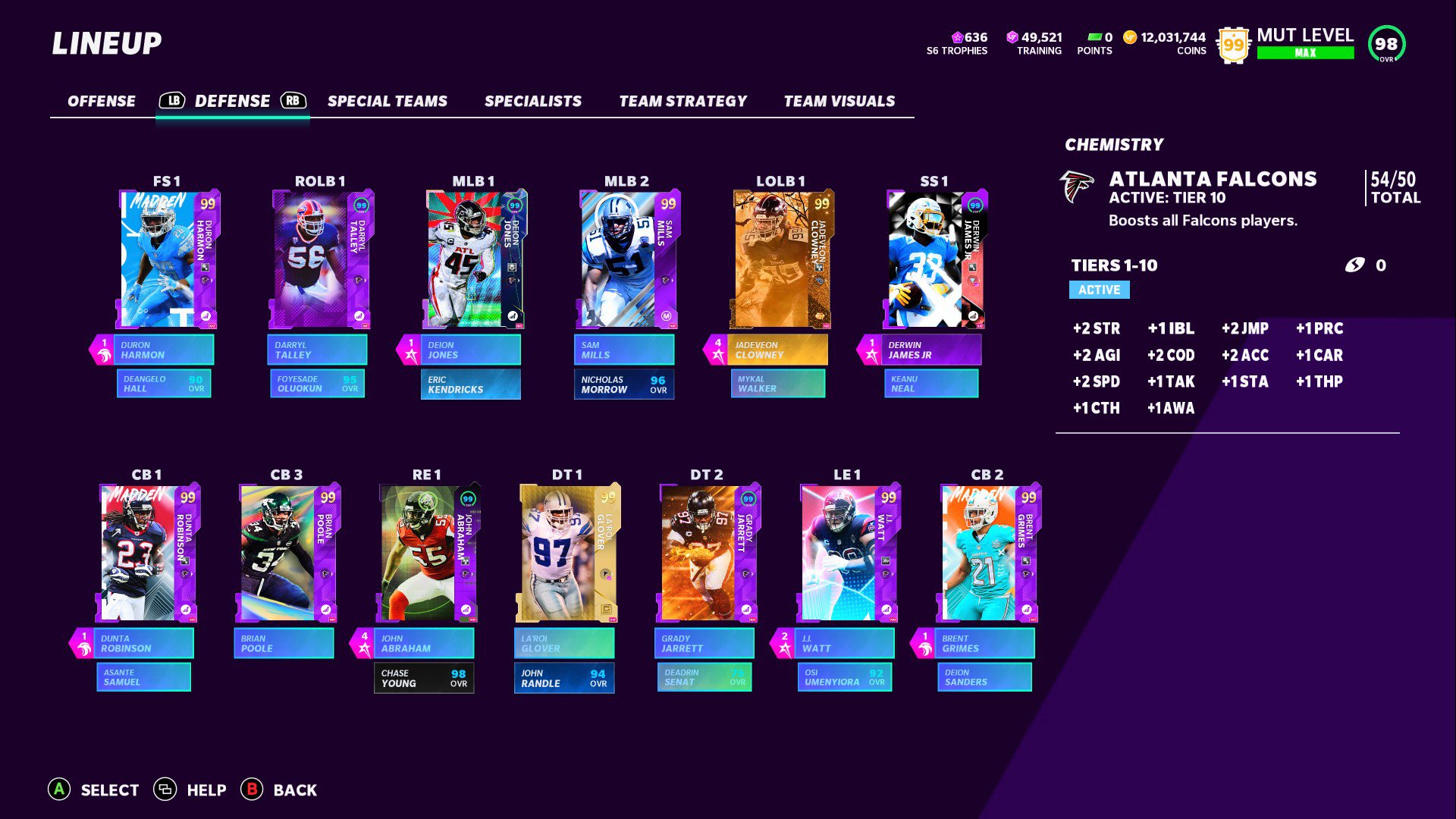1456x819 pixels.
Task: Select backup Nicholas Morrow's name plate
Action: coord(624,384)
